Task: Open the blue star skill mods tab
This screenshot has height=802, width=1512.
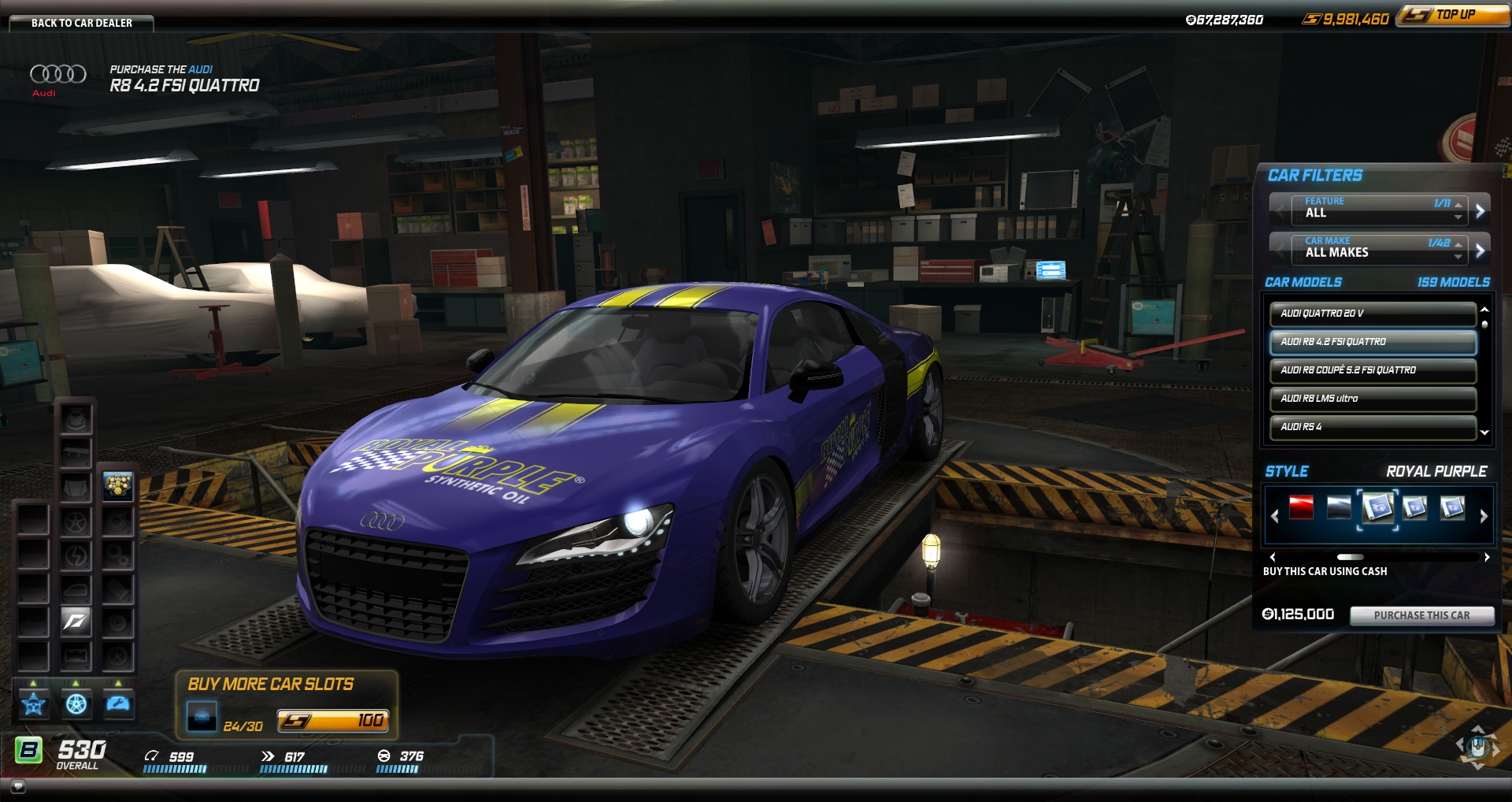Action: [x=33, y=704]
